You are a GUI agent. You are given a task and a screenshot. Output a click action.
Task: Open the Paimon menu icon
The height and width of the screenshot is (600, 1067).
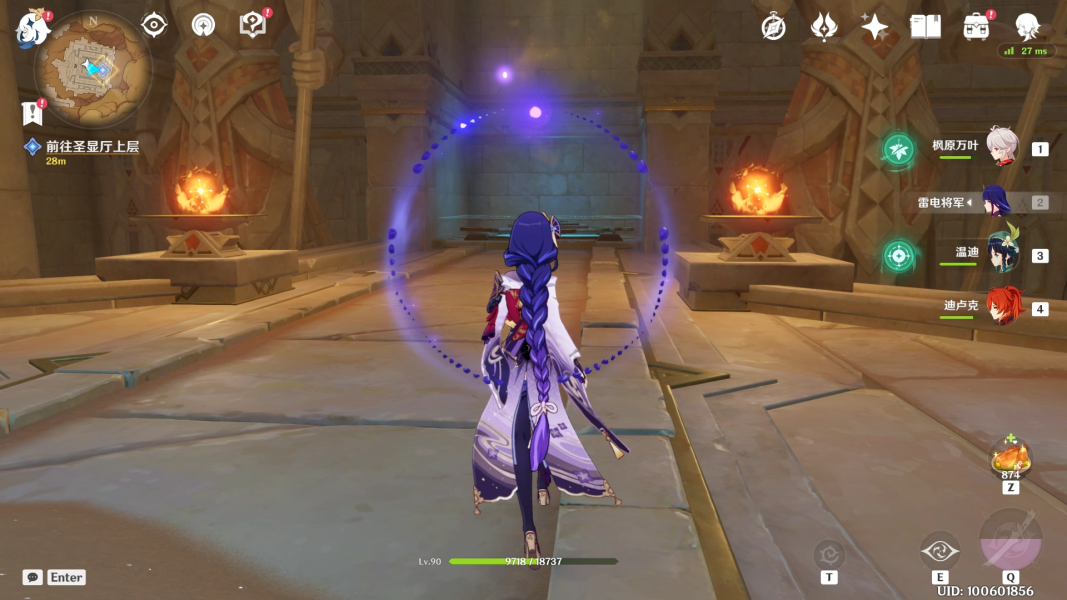(31, 30)
